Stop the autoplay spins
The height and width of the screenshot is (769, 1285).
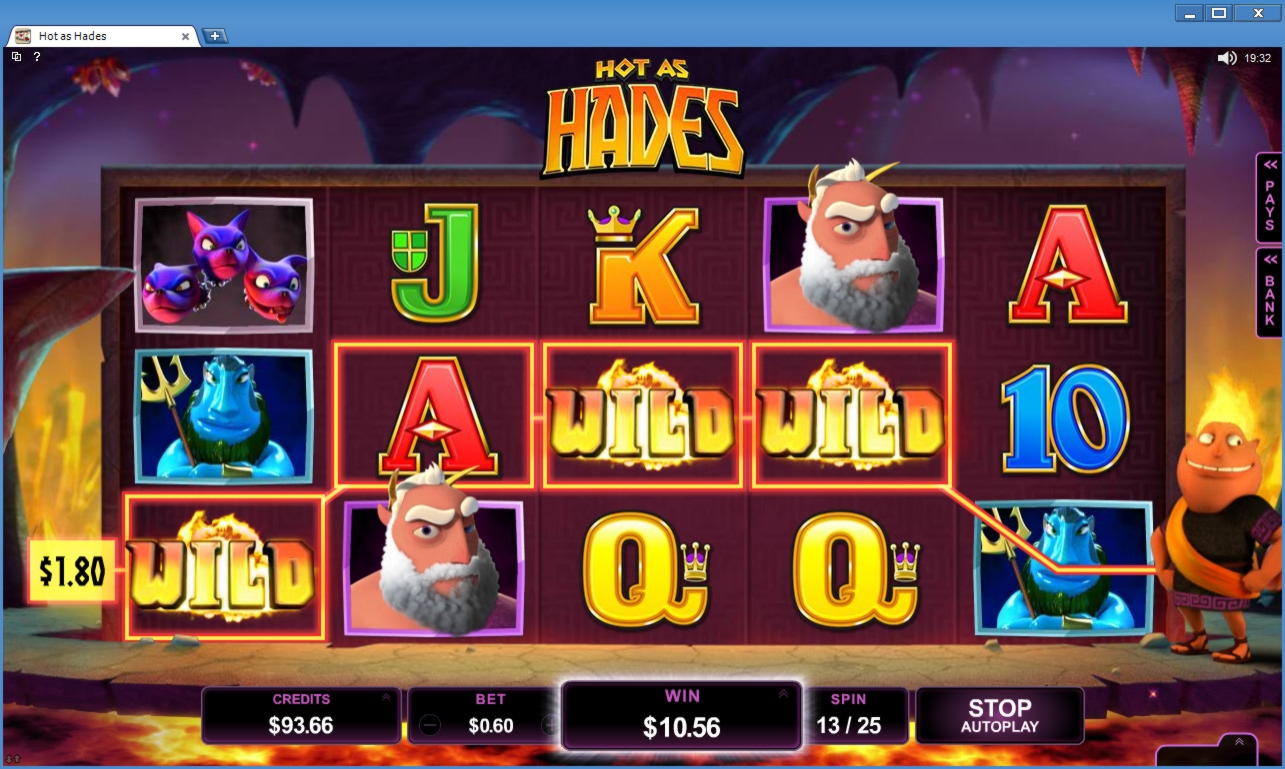[x=999, y=716]
